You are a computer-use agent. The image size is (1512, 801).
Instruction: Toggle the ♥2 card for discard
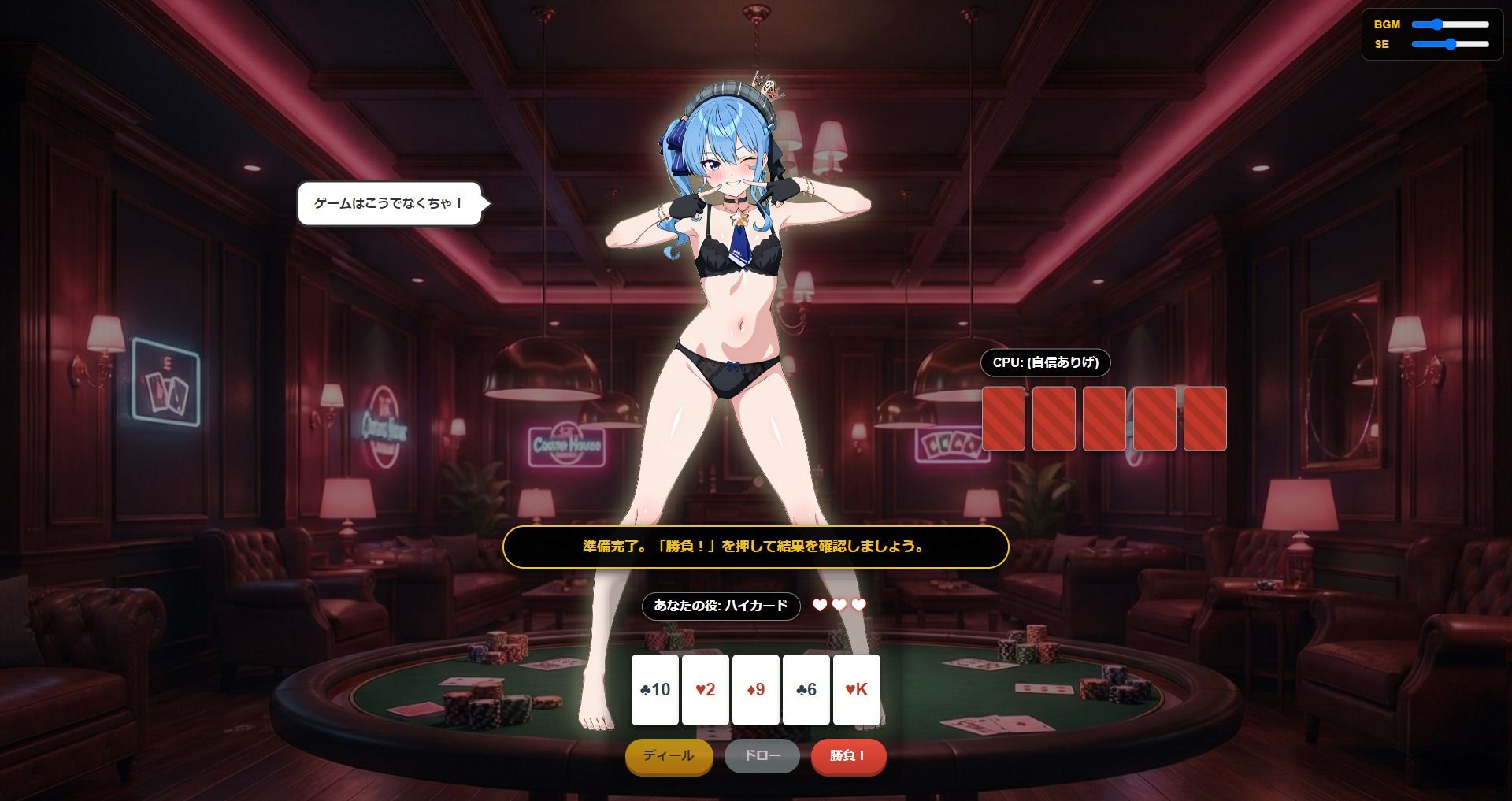pyautogui.click(x=705, y=690)
